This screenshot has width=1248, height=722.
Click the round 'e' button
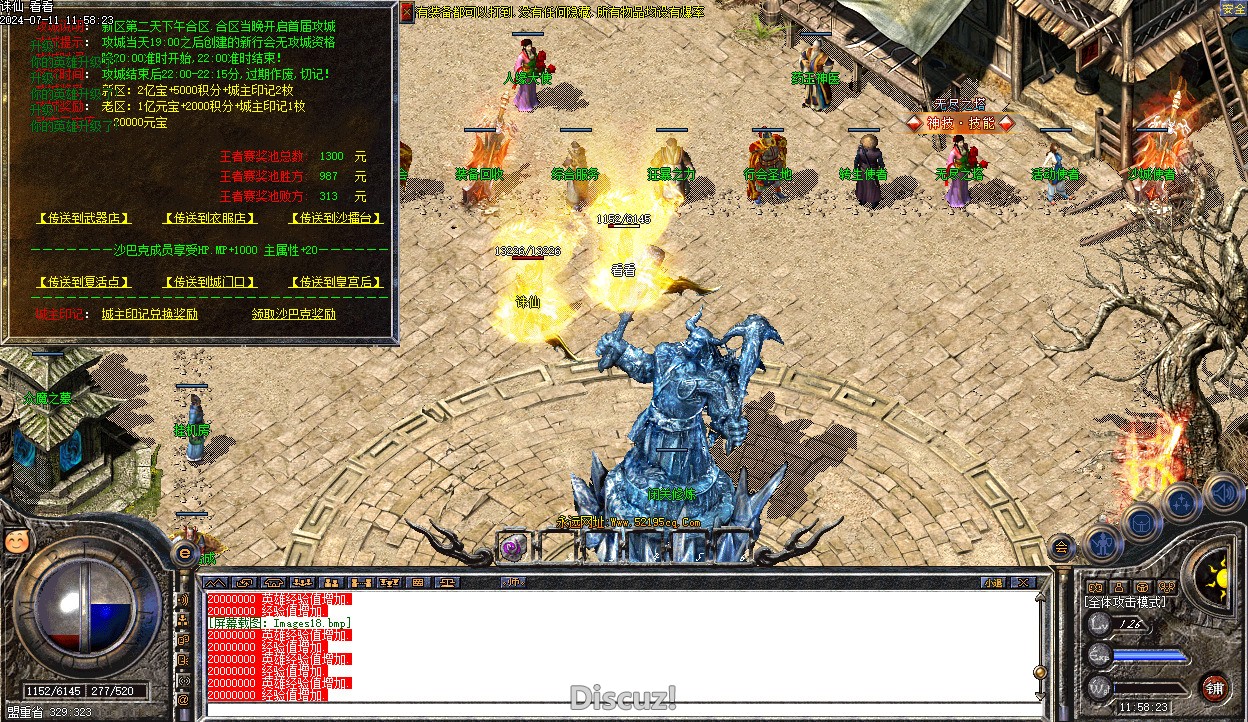pyautogui.click(x=185, y=552)
